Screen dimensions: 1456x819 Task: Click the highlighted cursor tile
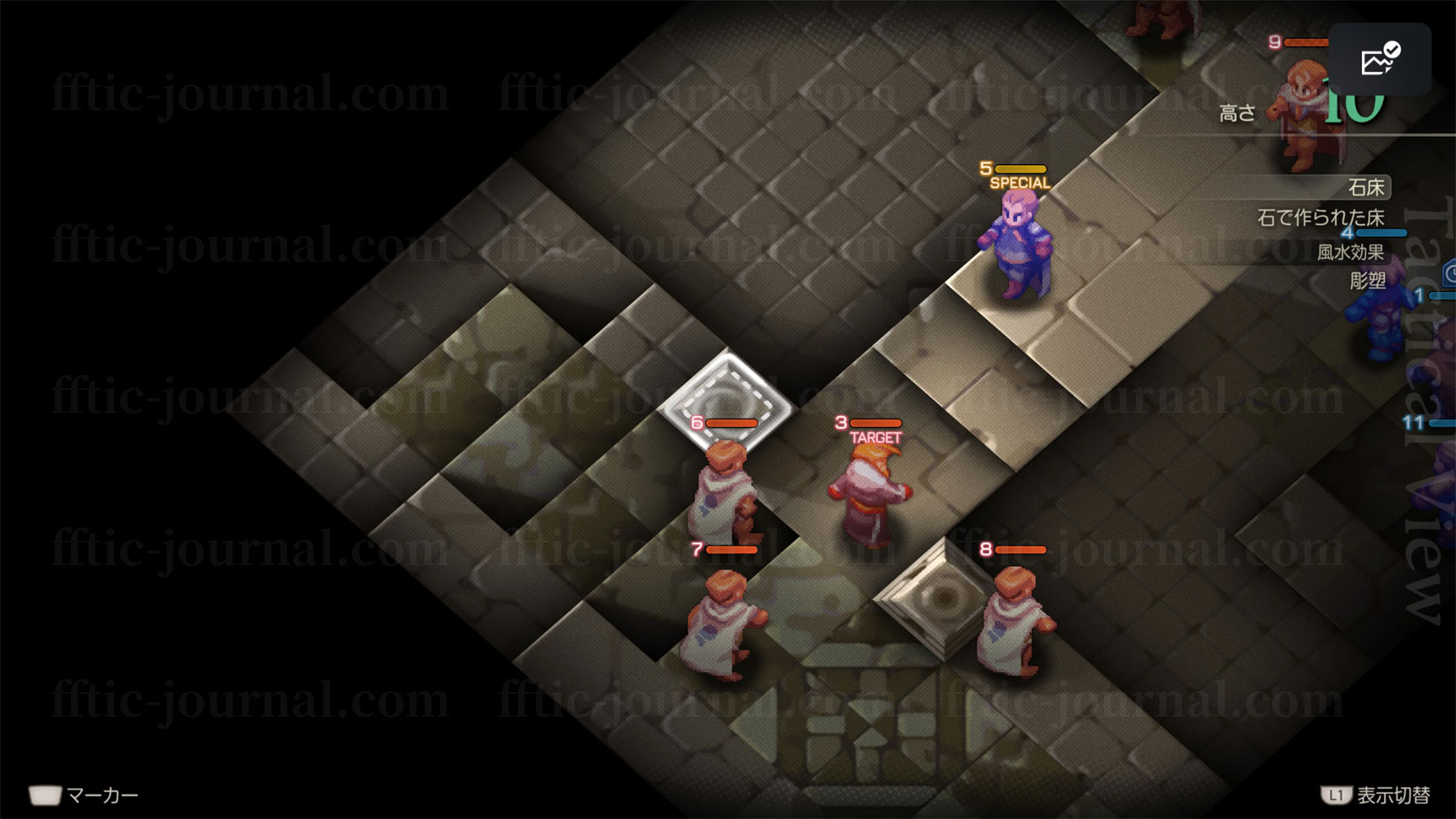coord(726,401)
